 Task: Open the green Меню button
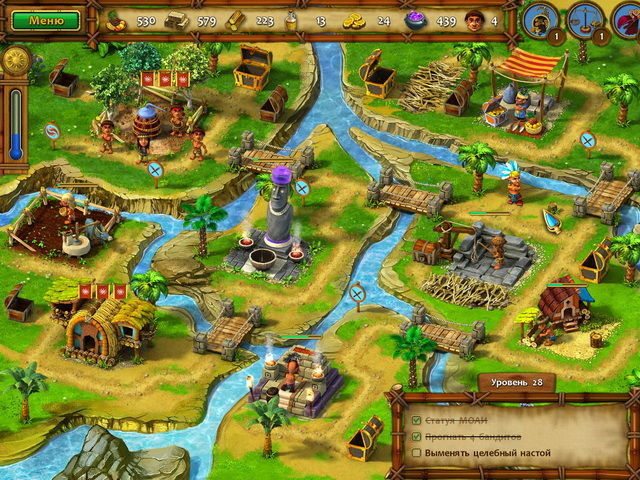point(40,19)
